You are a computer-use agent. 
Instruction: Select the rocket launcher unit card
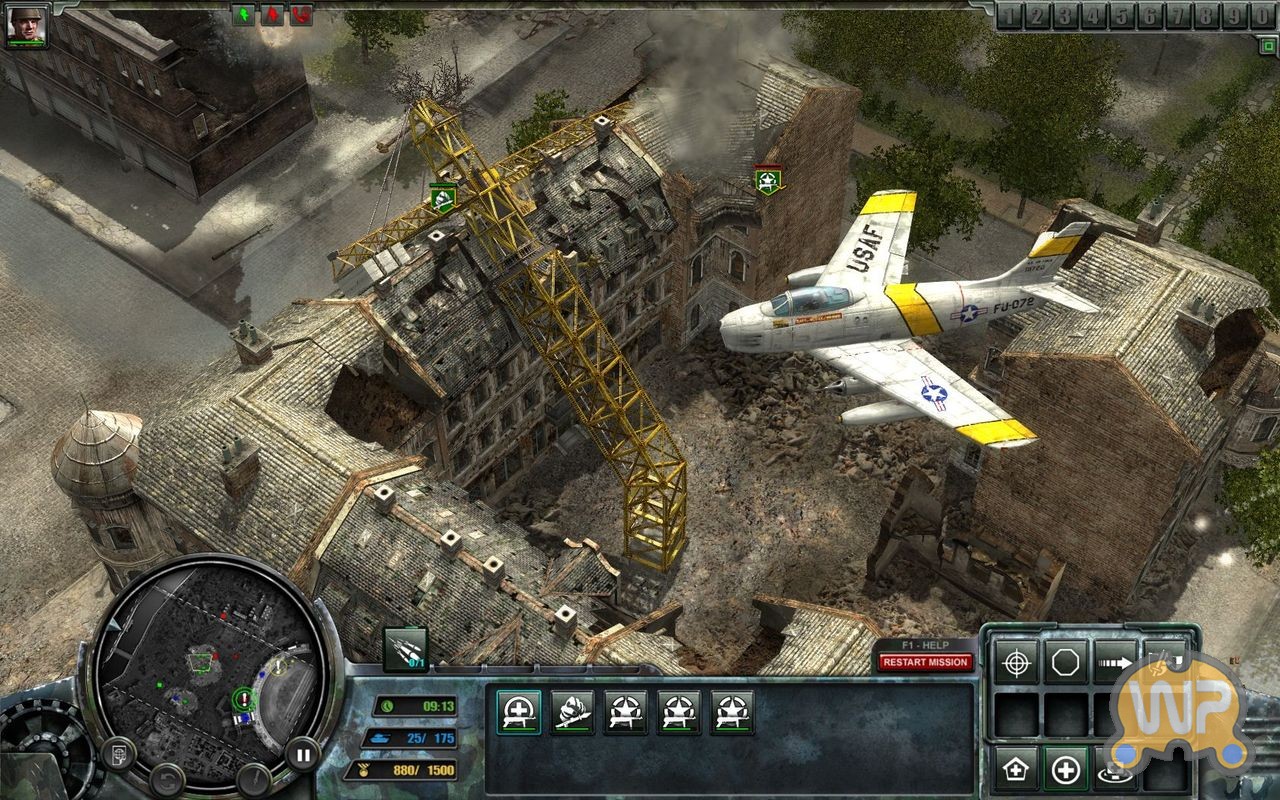pos(572,712)
